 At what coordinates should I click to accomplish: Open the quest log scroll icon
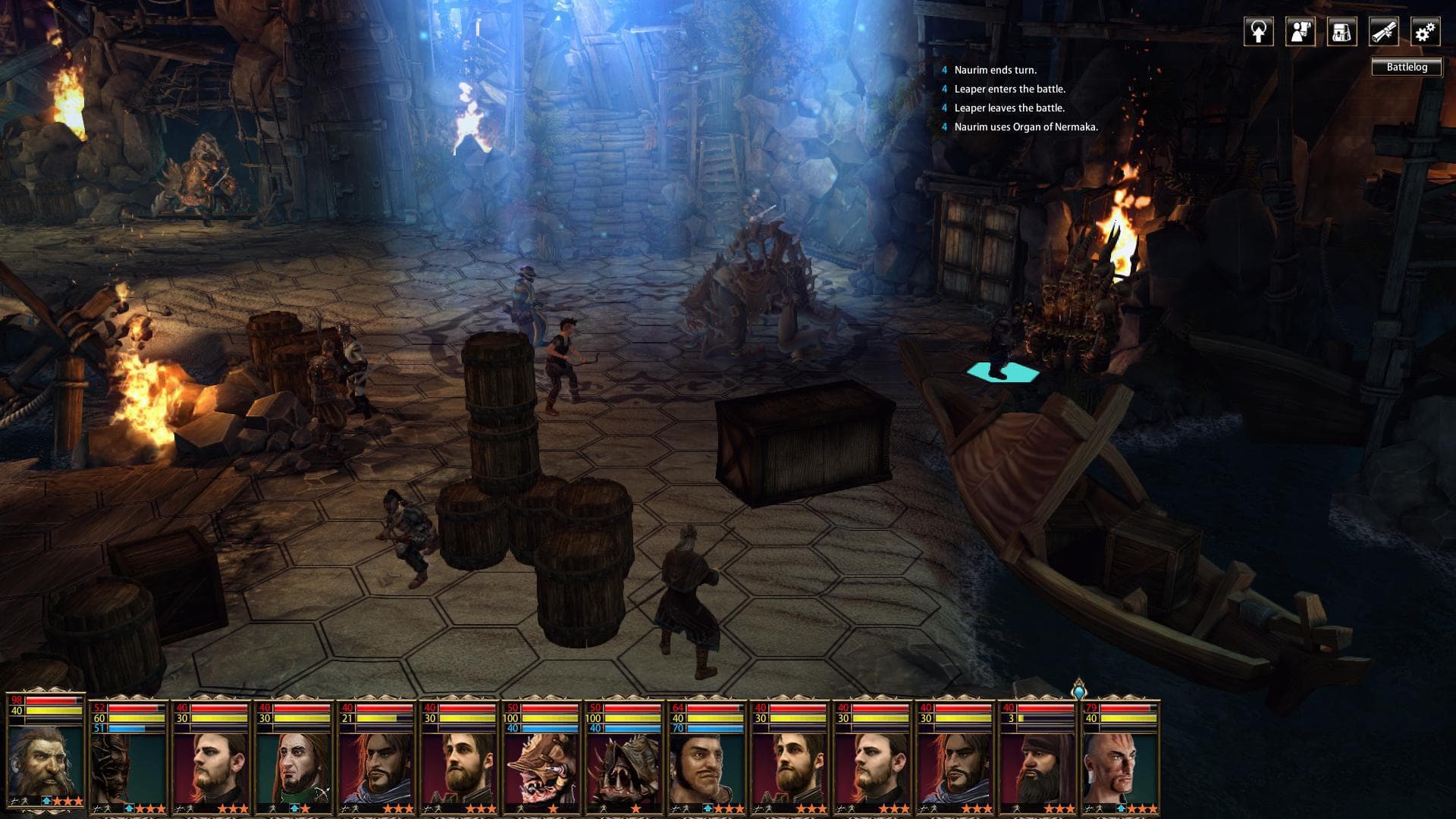tap(1384, 32)
